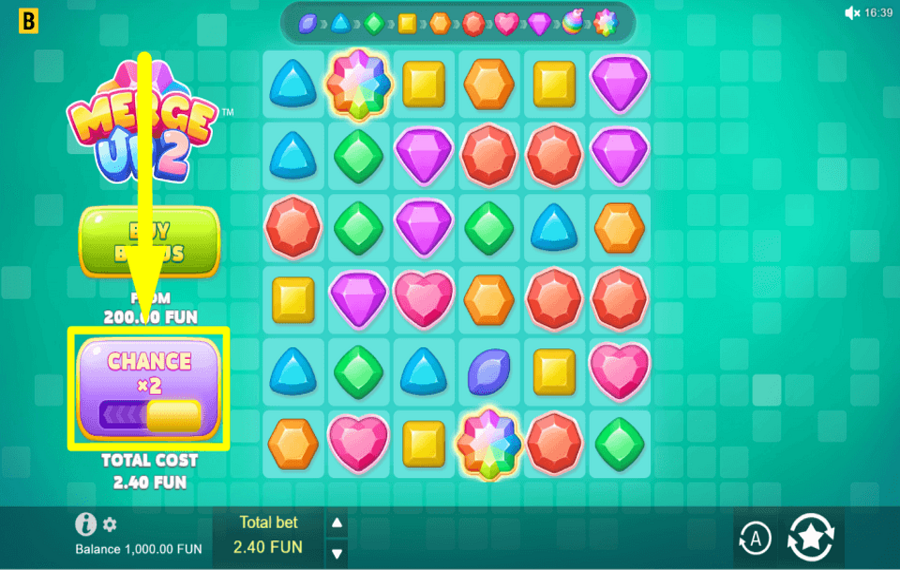Unmute the sound via speaker icon
This screenshot has height=570, width=900.
pyautogui.click(x=852, y=13)
